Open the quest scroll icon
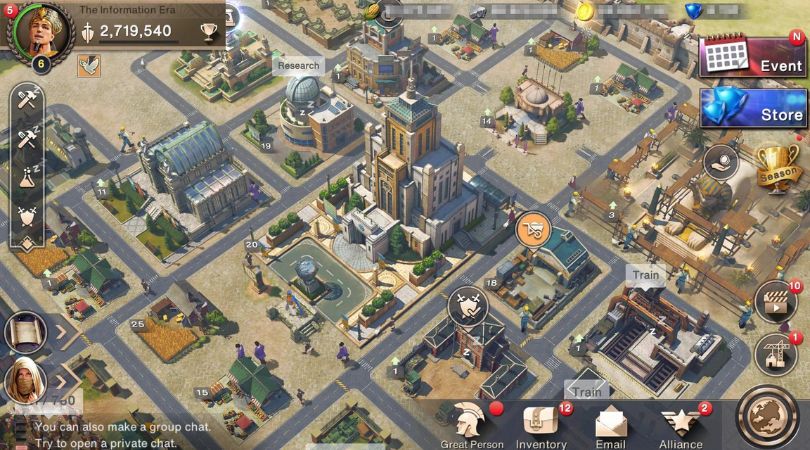 click(x=25, y=332)
